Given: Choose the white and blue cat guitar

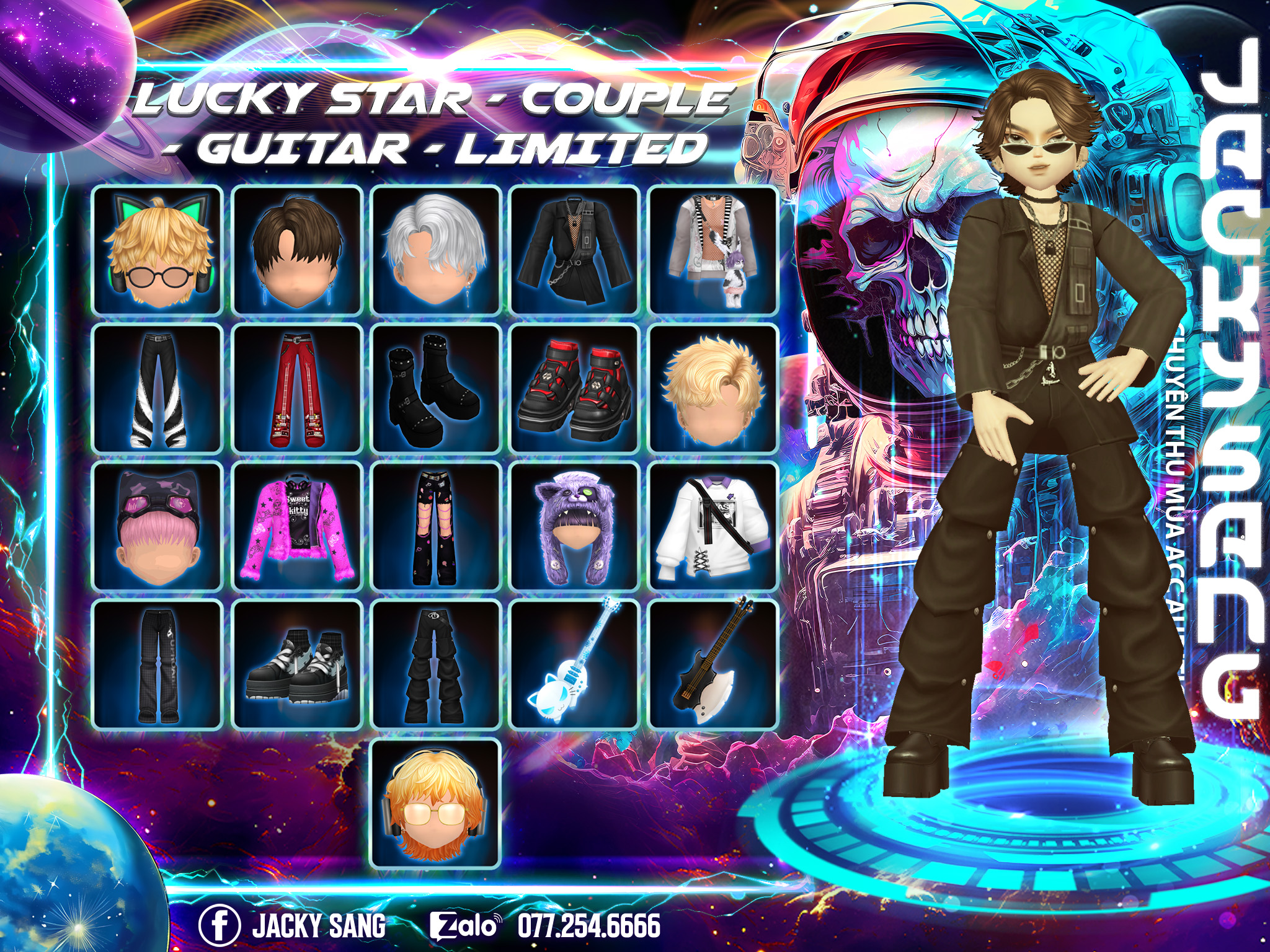Looking at the screenshot, I should pyautogui.click(x=574, y=665).
